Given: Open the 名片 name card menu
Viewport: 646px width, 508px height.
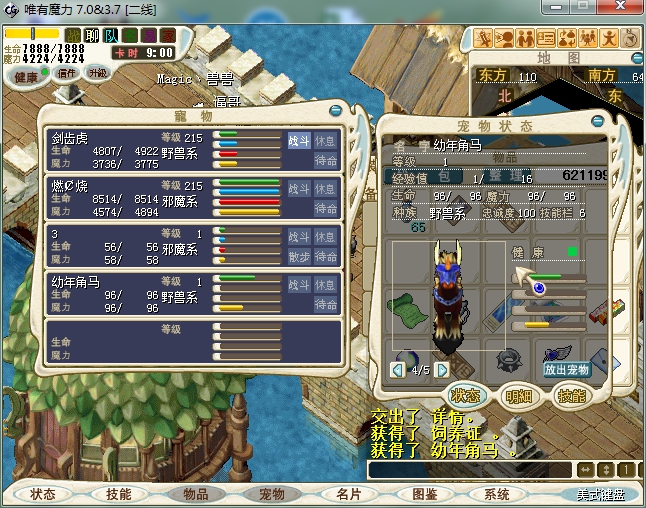Looking at the screenshot, I should [x=348, y=494].
